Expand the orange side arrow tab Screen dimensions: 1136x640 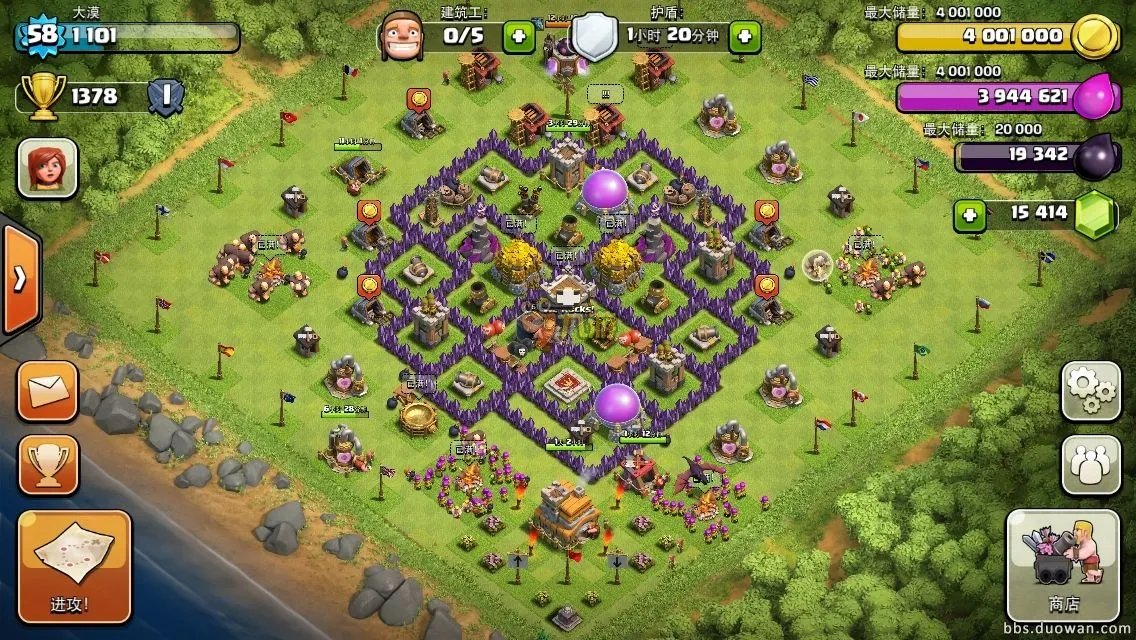pos(19,279)
